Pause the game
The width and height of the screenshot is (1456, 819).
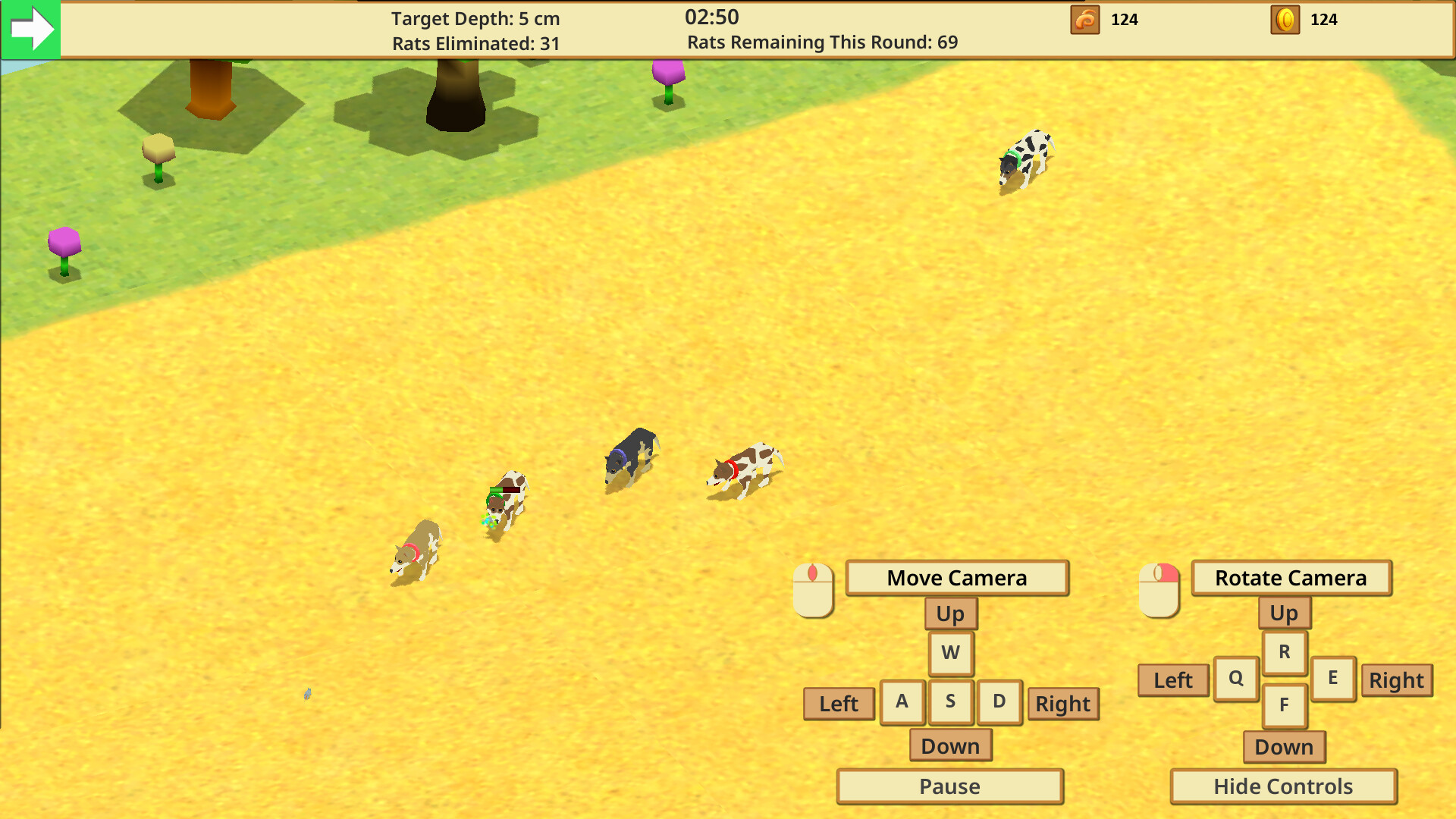pyautogui.click(x=949, y=786)
